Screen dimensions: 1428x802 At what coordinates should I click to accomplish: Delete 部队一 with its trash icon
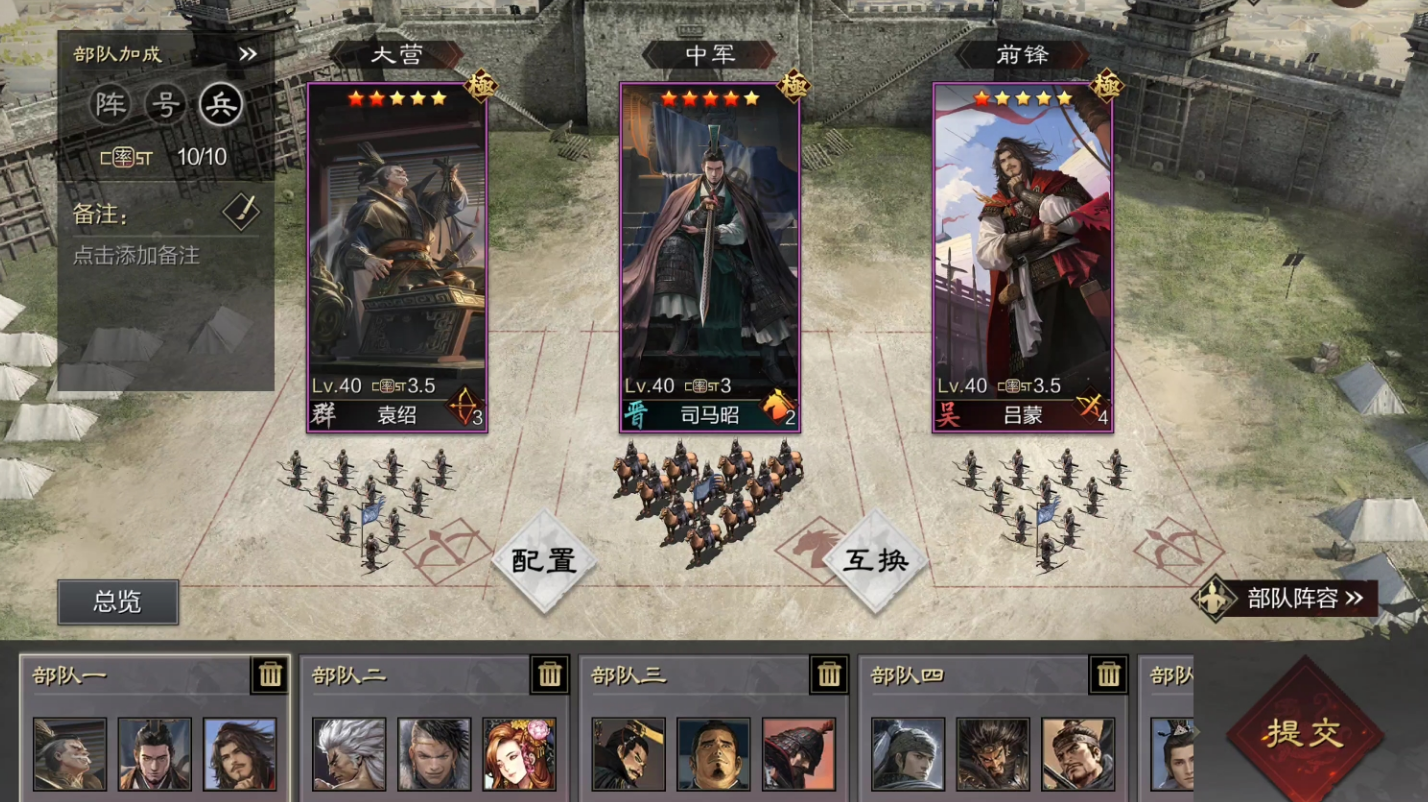(x=270, y=675)
